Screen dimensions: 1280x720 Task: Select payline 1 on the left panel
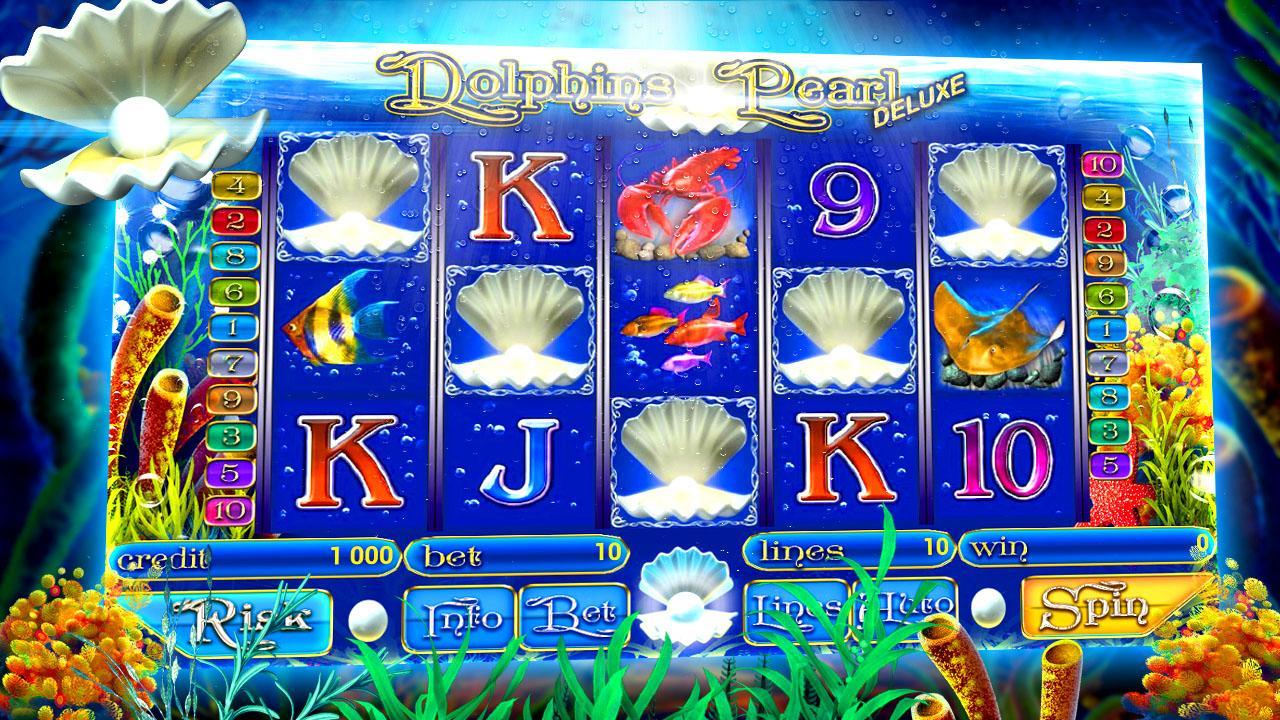pyautogui.click(x=232, y=328)
